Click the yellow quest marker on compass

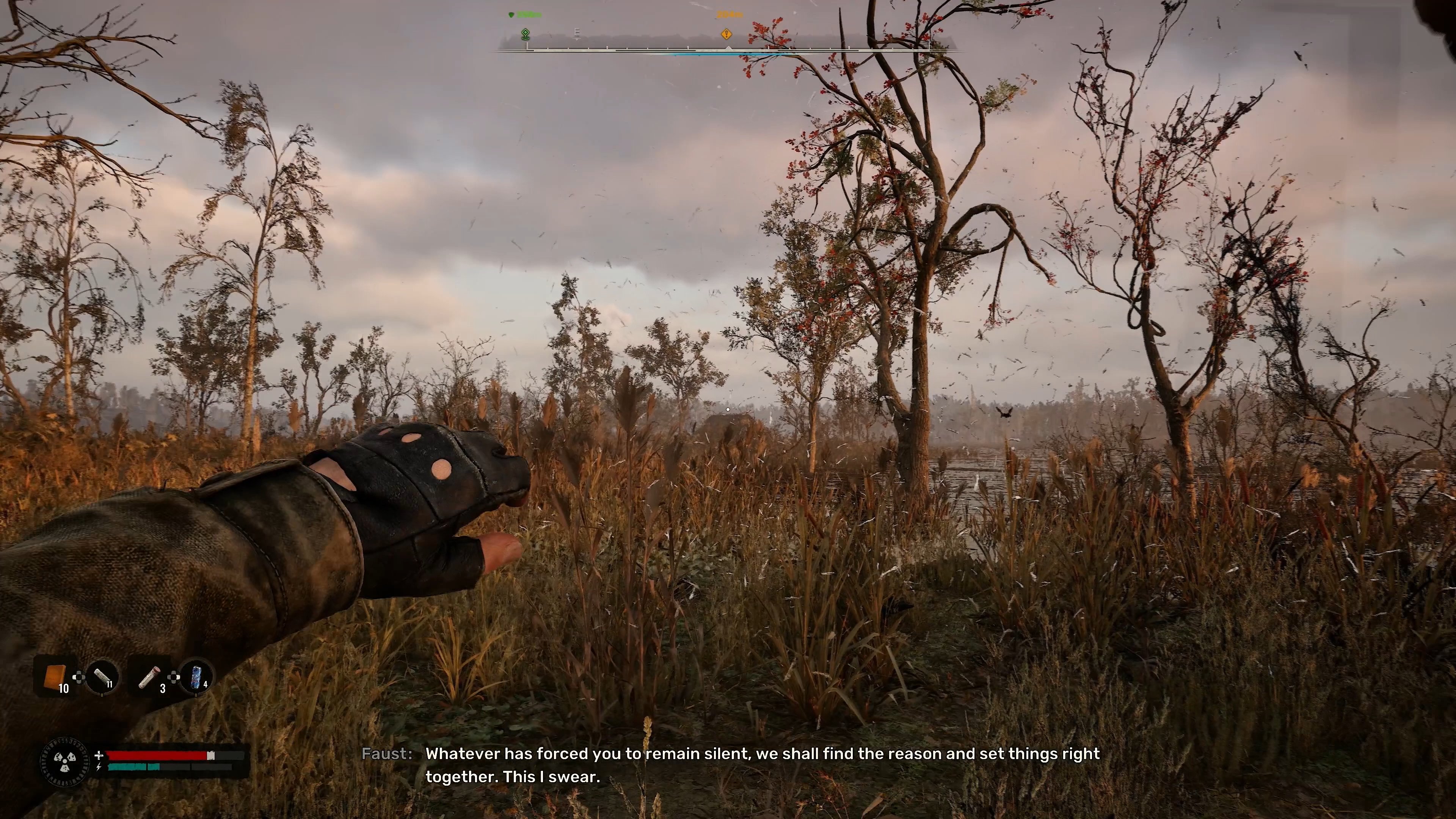[726, 35]
